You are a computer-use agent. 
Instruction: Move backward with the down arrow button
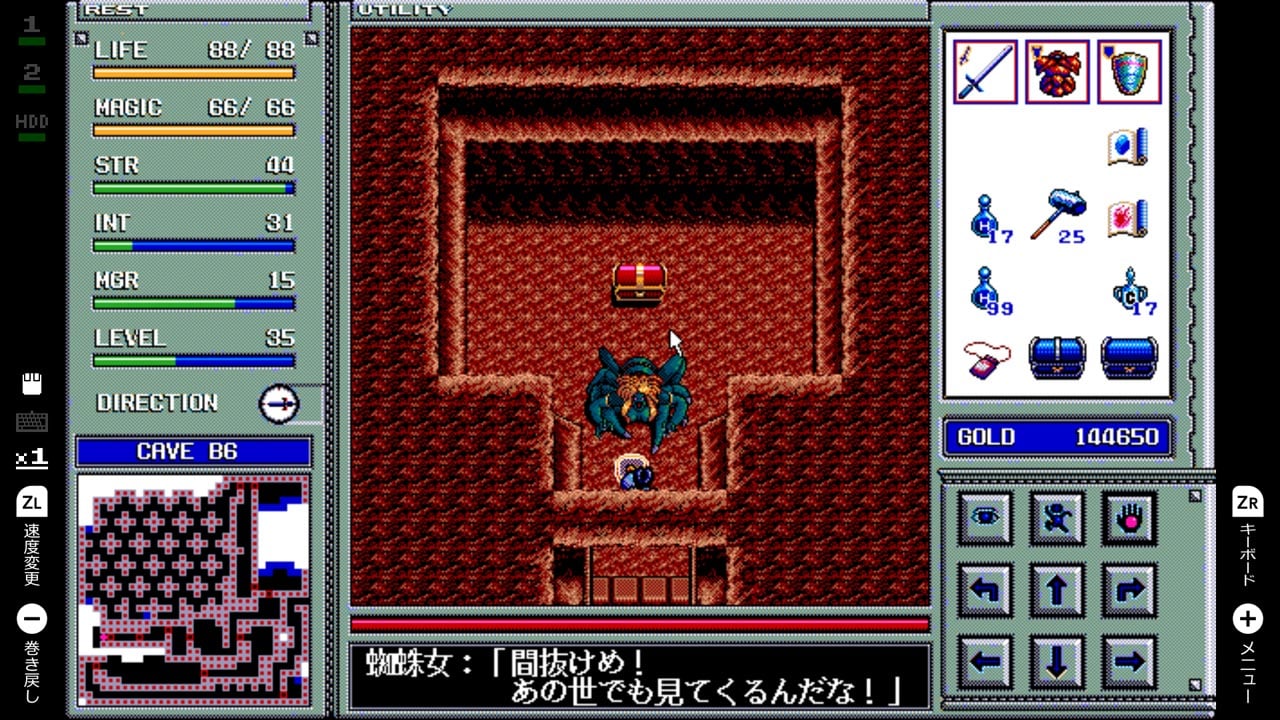point(1057,661)
